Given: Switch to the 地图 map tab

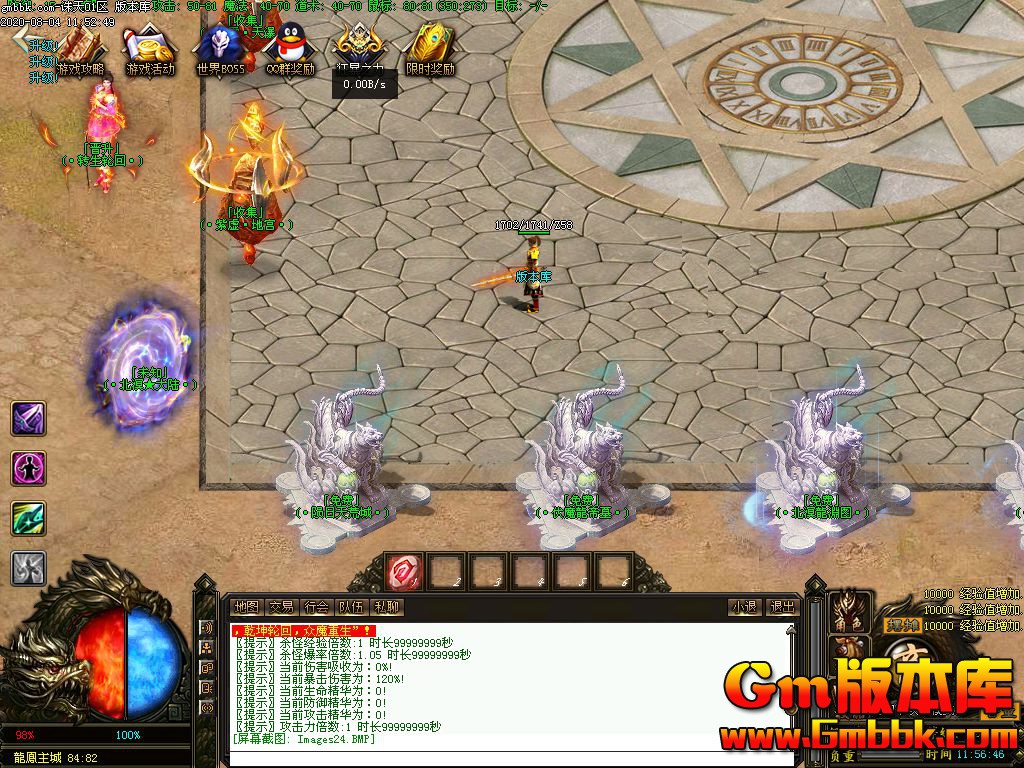Looking at the screenshot, I should point(246,607).
